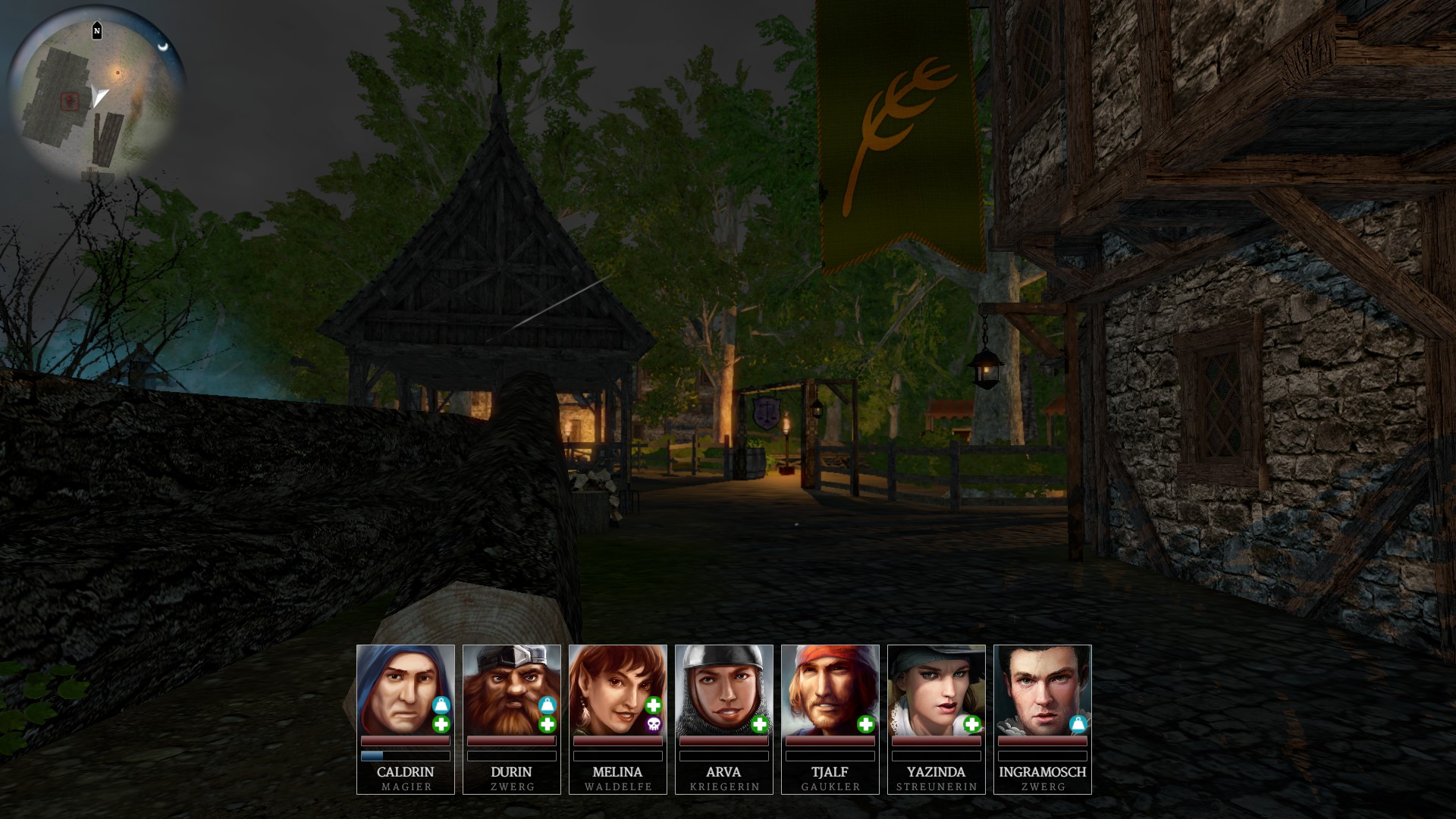Click Melina's purple skull status icon
This screenshot has height=819, width=1456.
(x=653, y=725)
